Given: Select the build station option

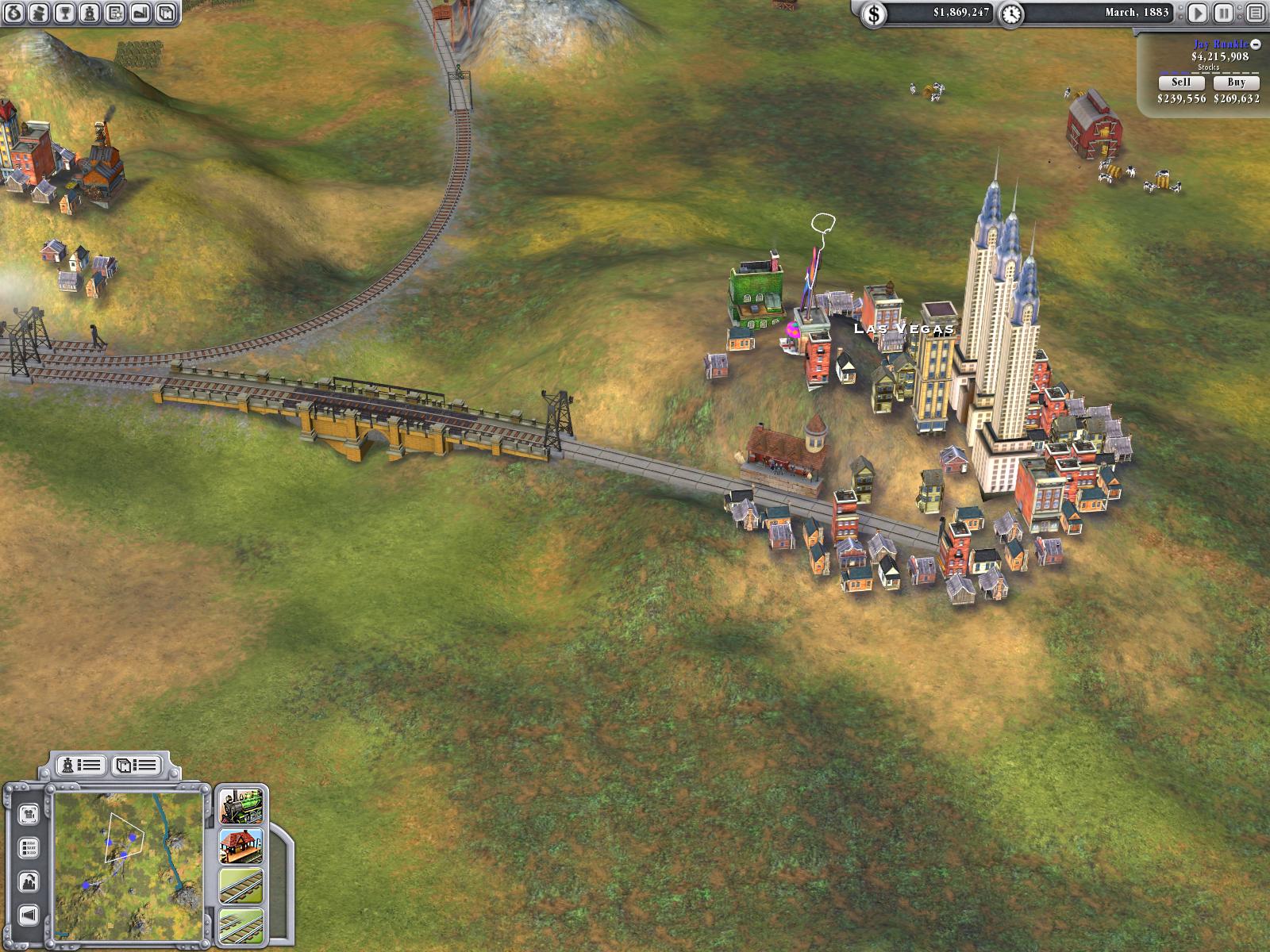Looking at the screenshot, I should (x=241, y=846).
